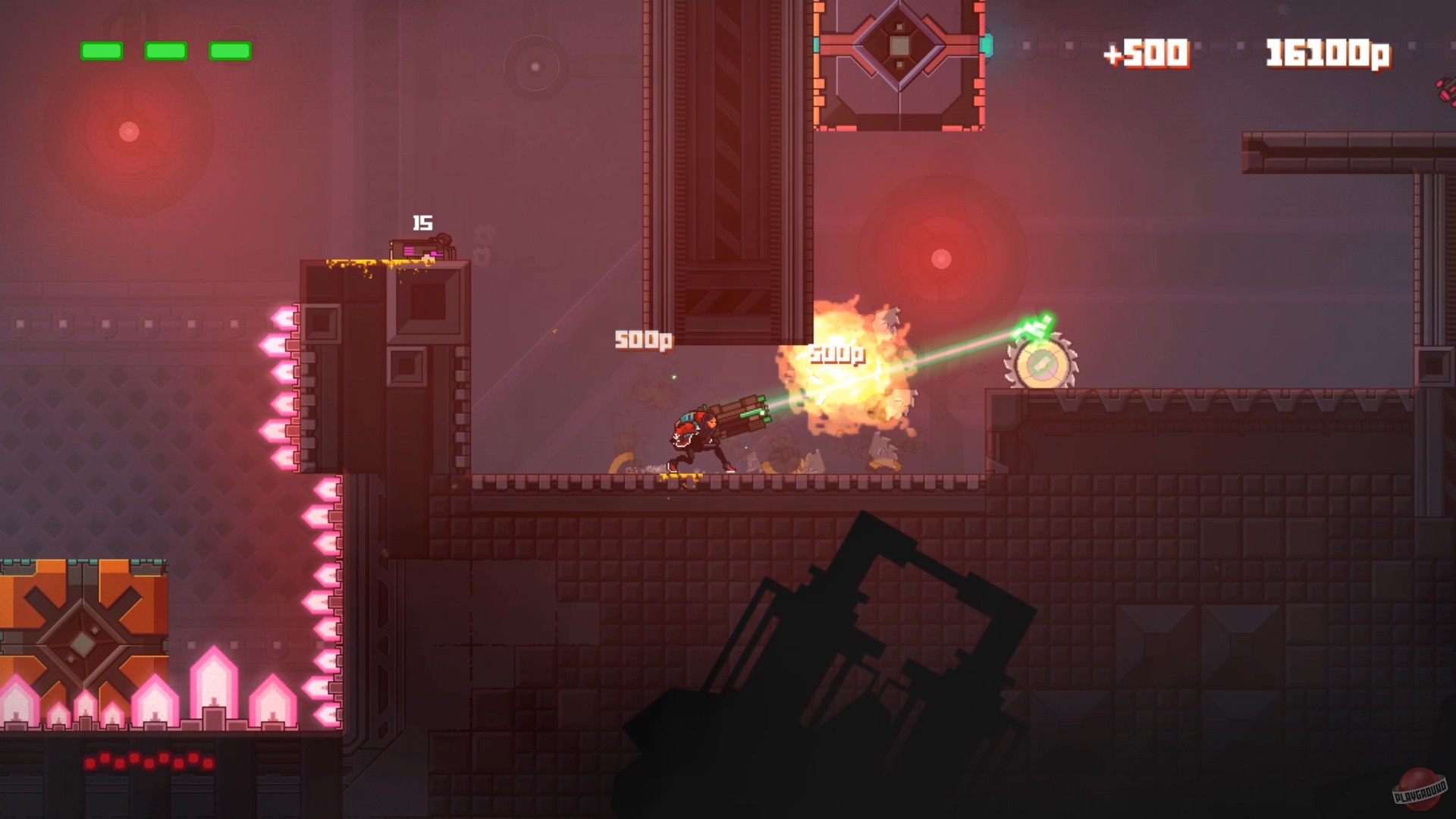Toggle the first green health segment
The width and height of the screenshot is (1456, 819).
pos(102,49)
